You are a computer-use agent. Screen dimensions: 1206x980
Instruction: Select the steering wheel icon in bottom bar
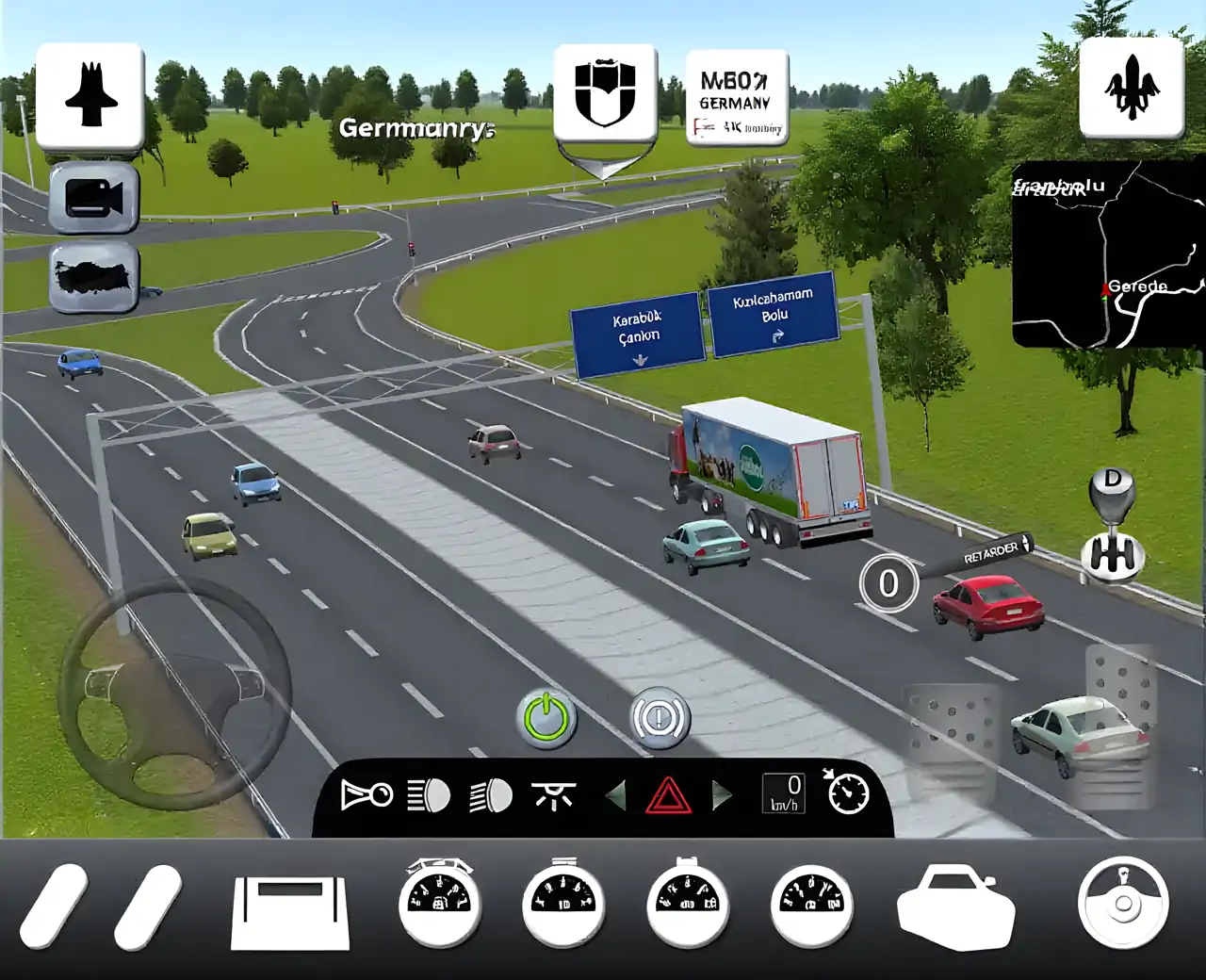(x=1123, y=903)
